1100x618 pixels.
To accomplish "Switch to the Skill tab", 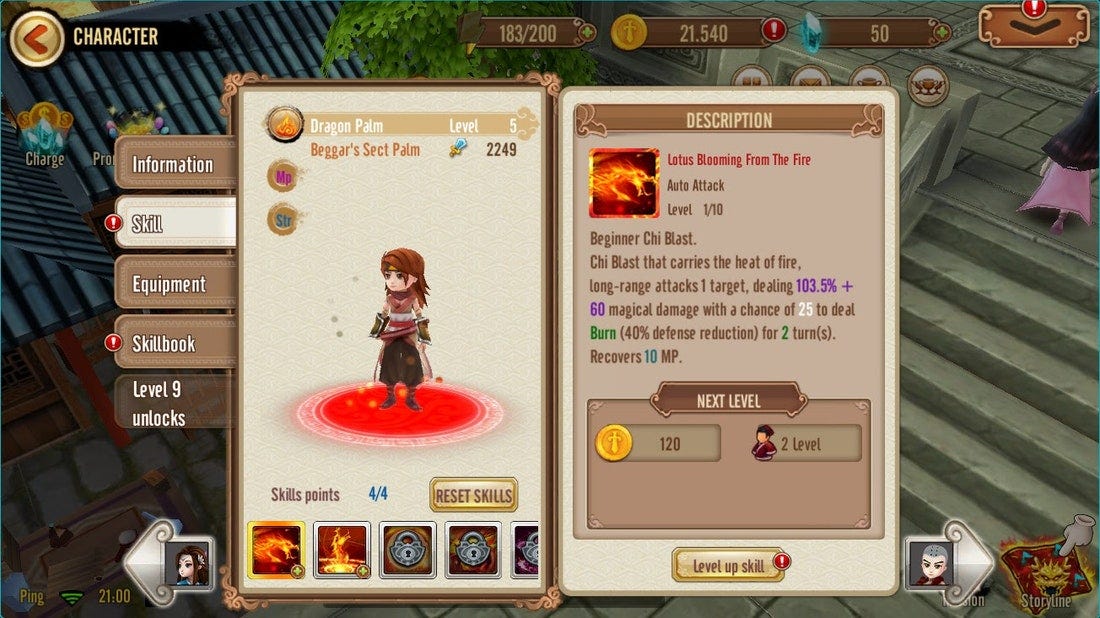I will tap(172, 224).
